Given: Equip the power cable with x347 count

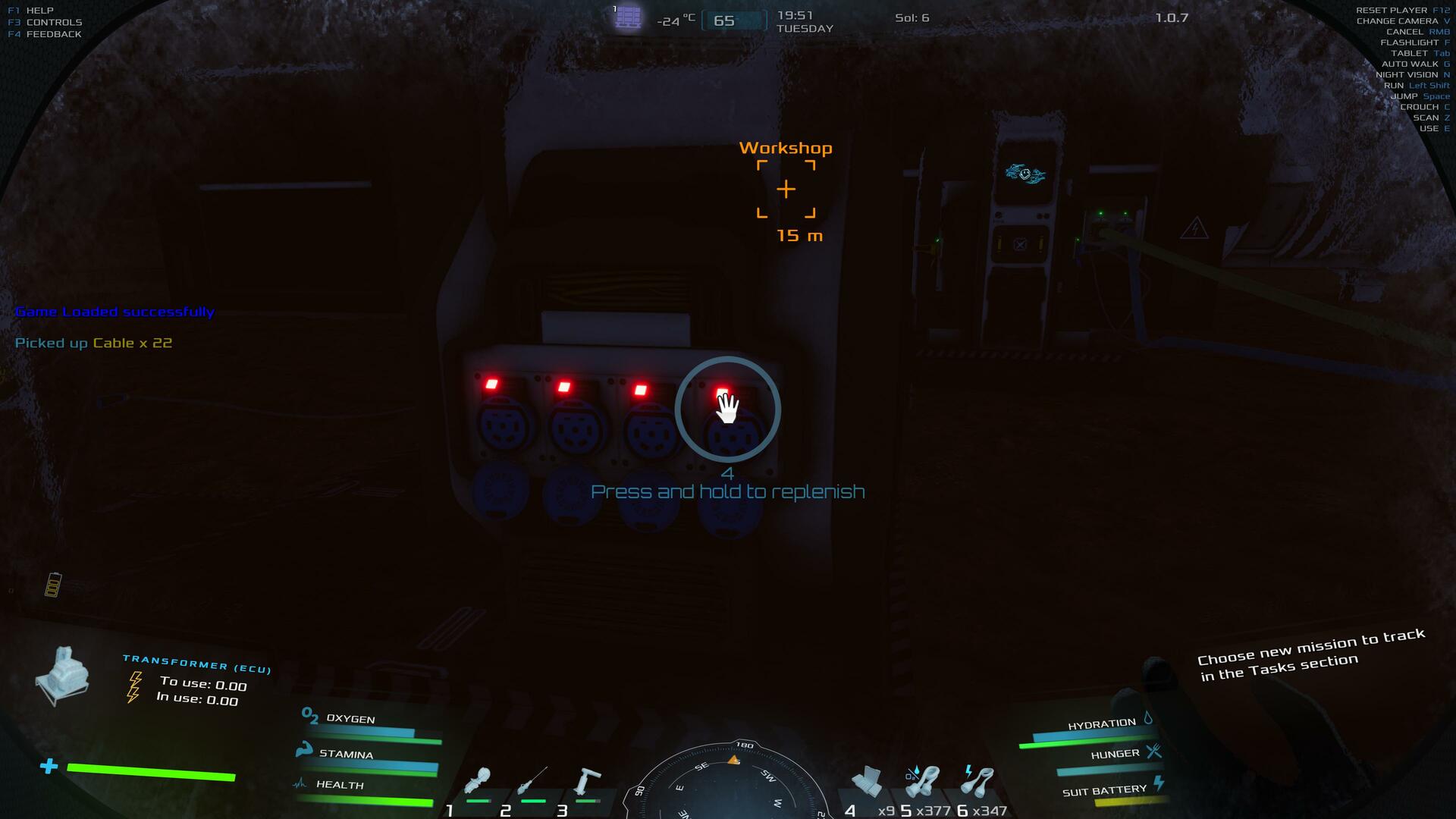Looking at the screenshot, I should point(977,783).
